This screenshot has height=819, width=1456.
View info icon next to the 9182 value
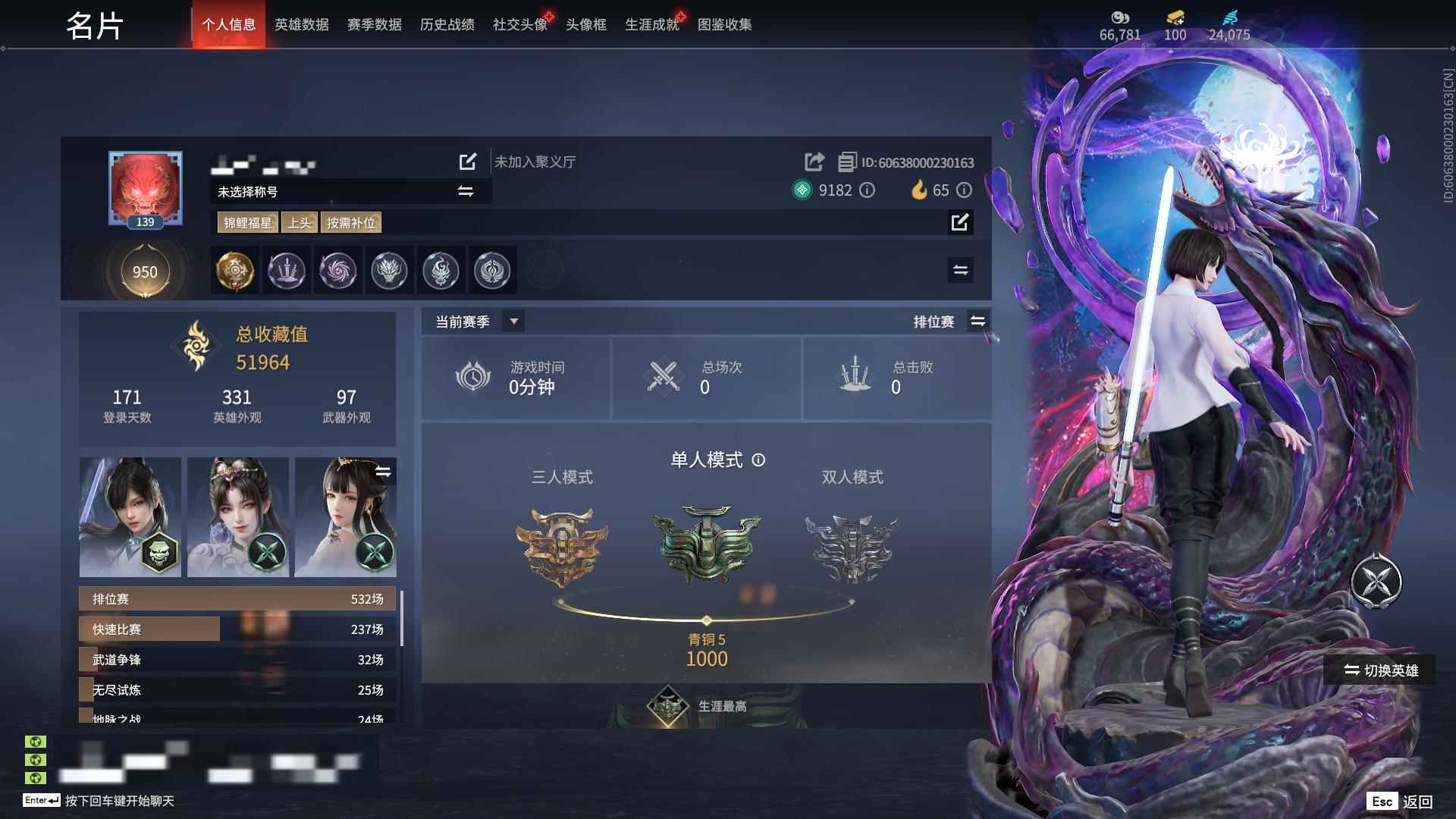pyautogui.click(x=868, y=191)
